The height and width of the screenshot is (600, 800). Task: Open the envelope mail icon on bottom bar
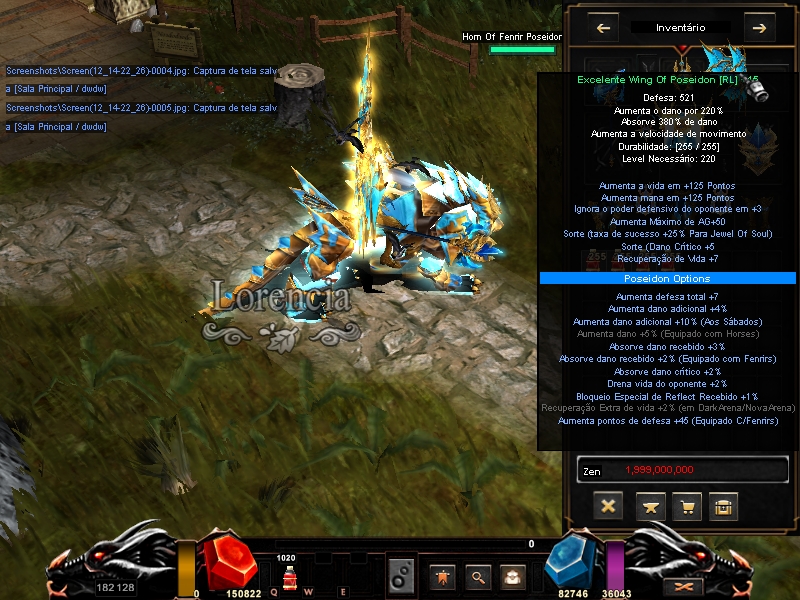[x=512, y=576]
